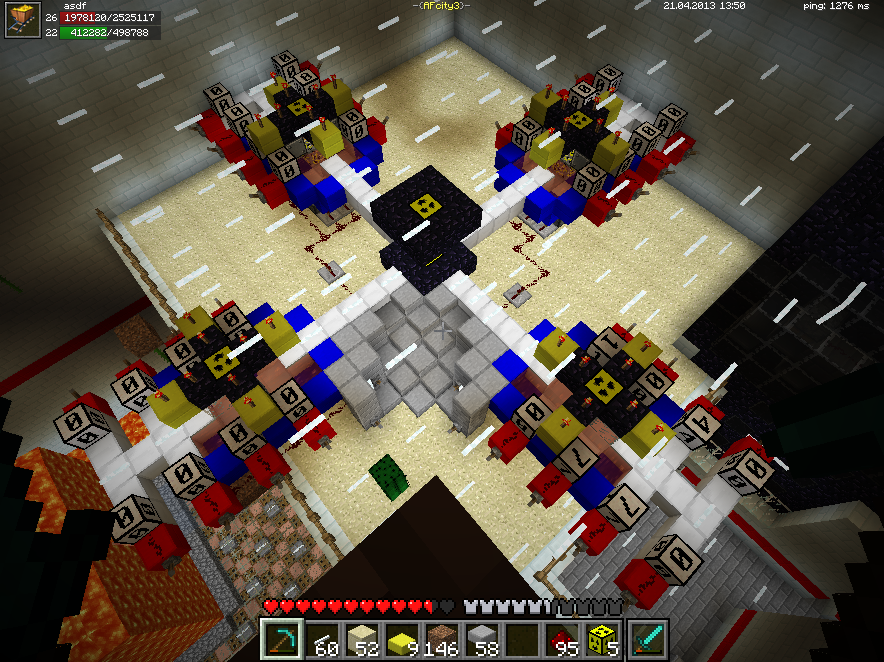The image size is (884, 662).
Task: Choose the redstone stack of 95
Action: (x=562, y=638)
